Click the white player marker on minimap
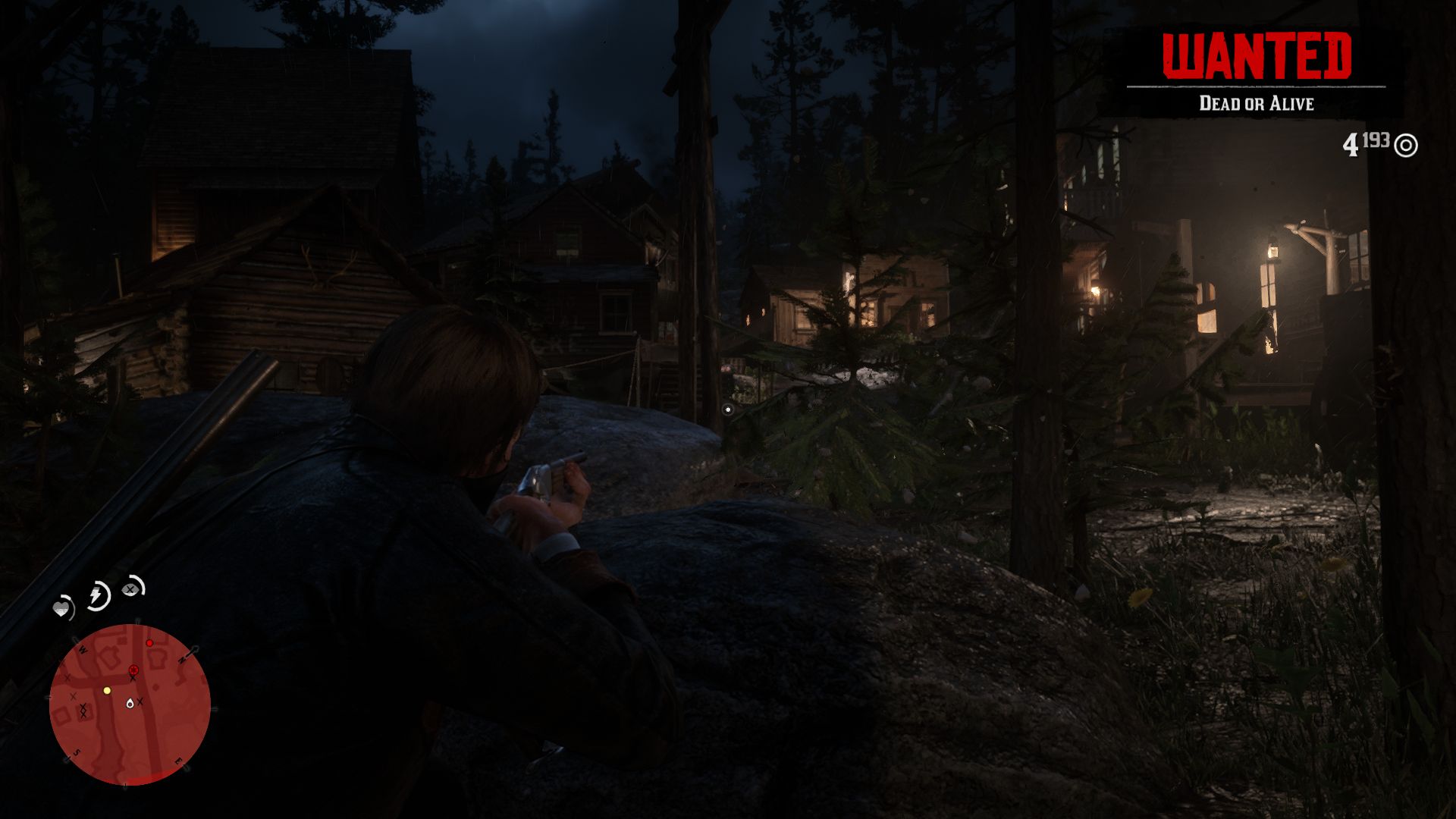This screenshot has height=819, width=1456. [x=130, y=703]
